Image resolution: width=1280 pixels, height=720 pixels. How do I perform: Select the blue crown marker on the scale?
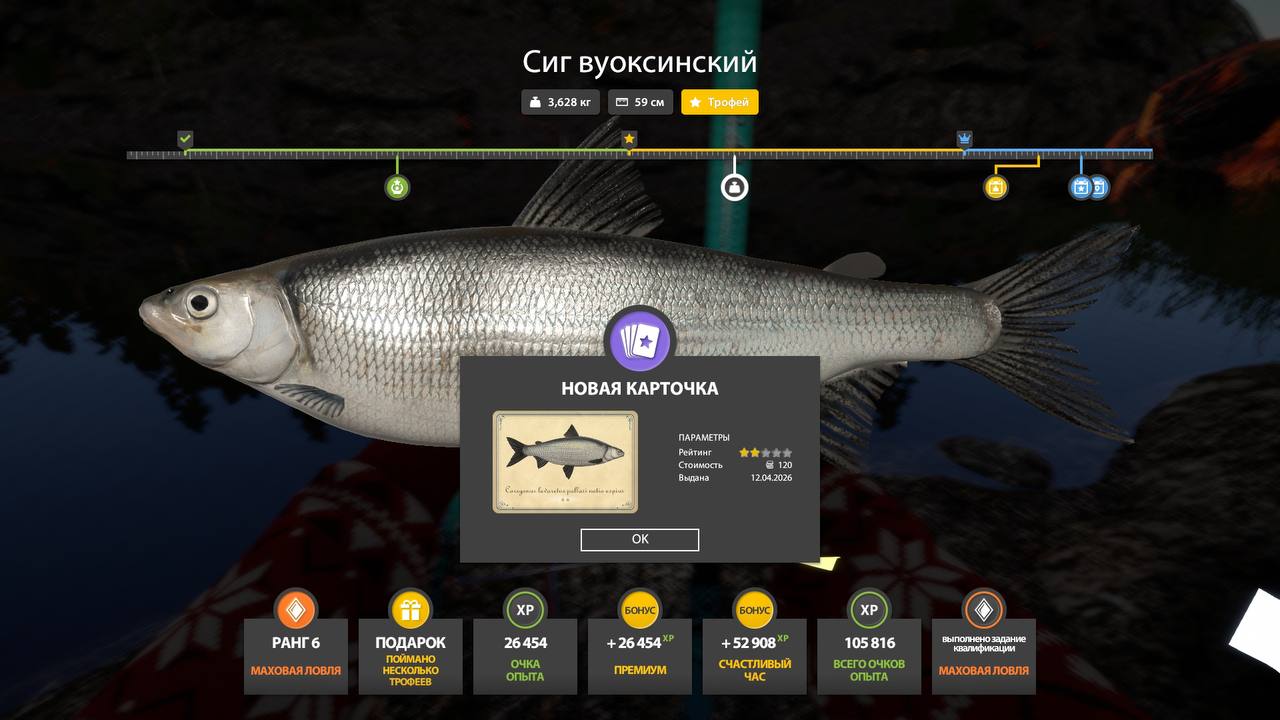(964, 139)
